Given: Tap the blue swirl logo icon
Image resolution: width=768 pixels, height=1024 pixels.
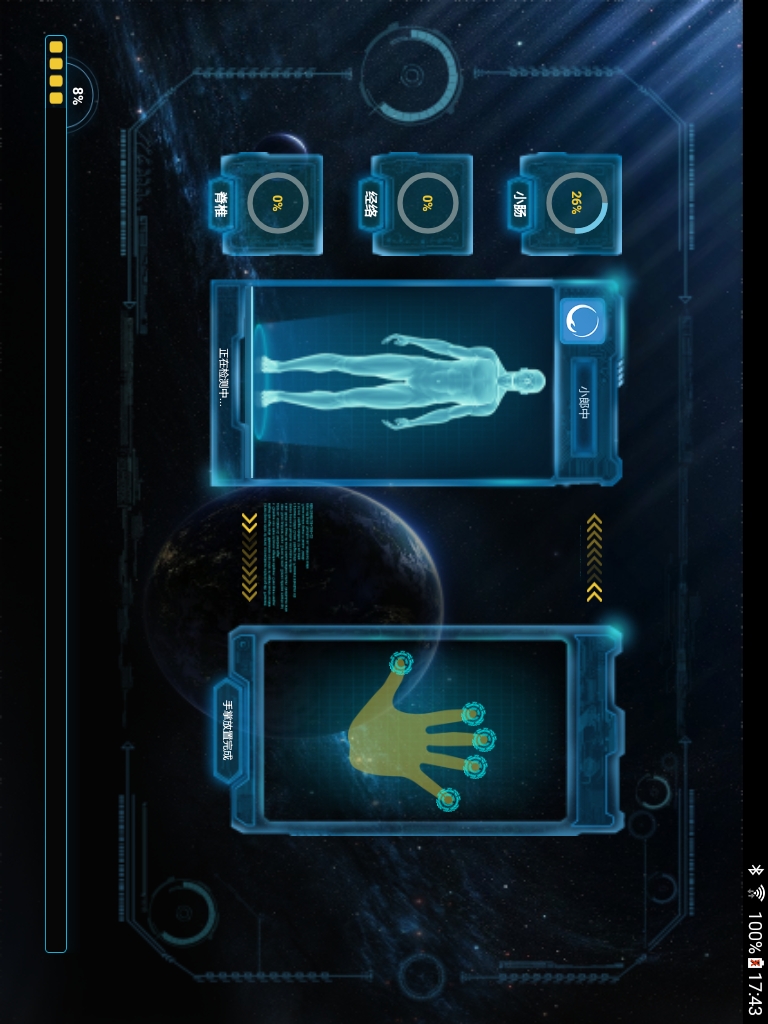Looking at the screenshot, I should [583, 322].
